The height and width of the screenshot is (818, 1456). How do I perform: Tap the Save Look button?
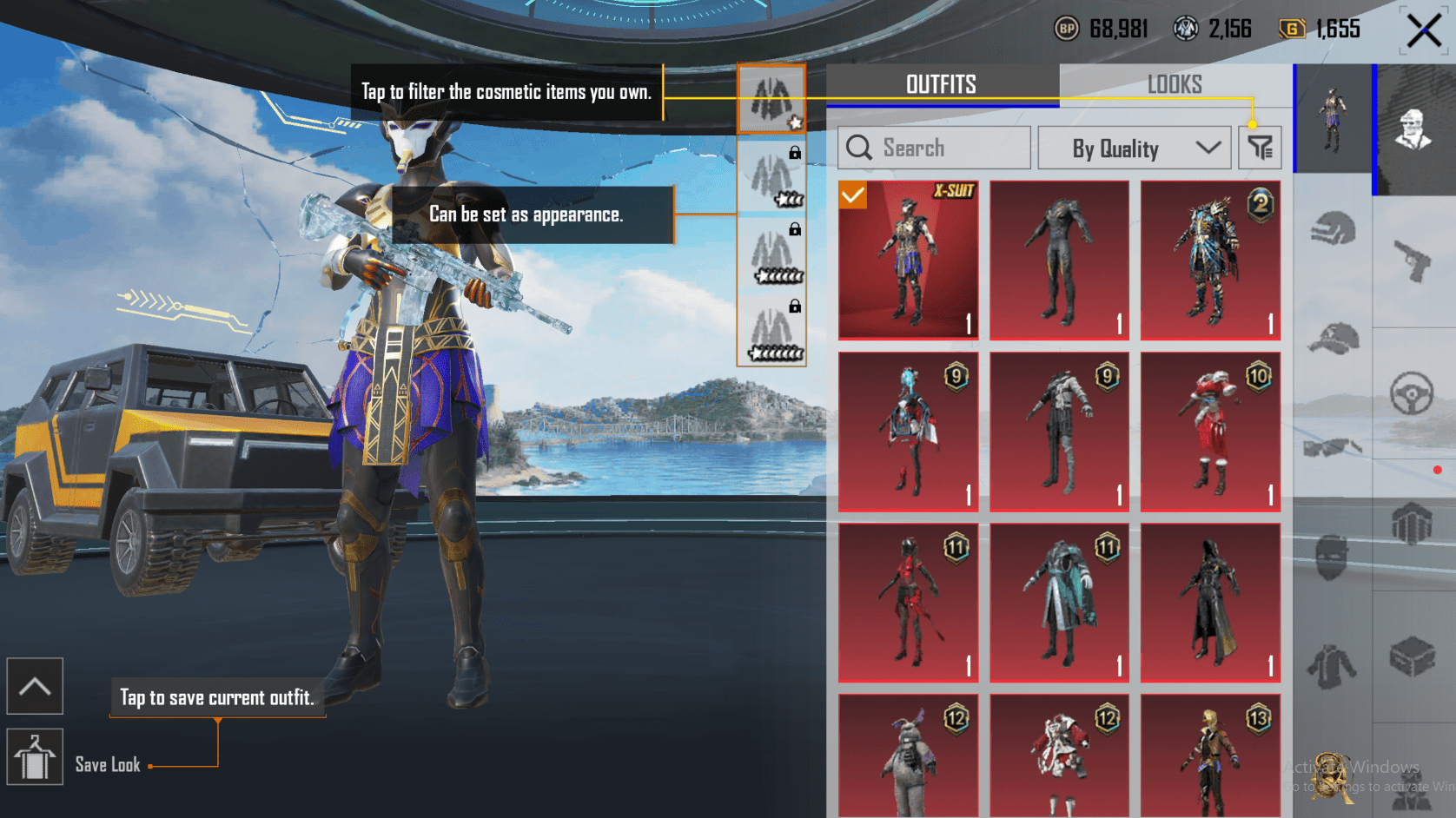point(35,755)
